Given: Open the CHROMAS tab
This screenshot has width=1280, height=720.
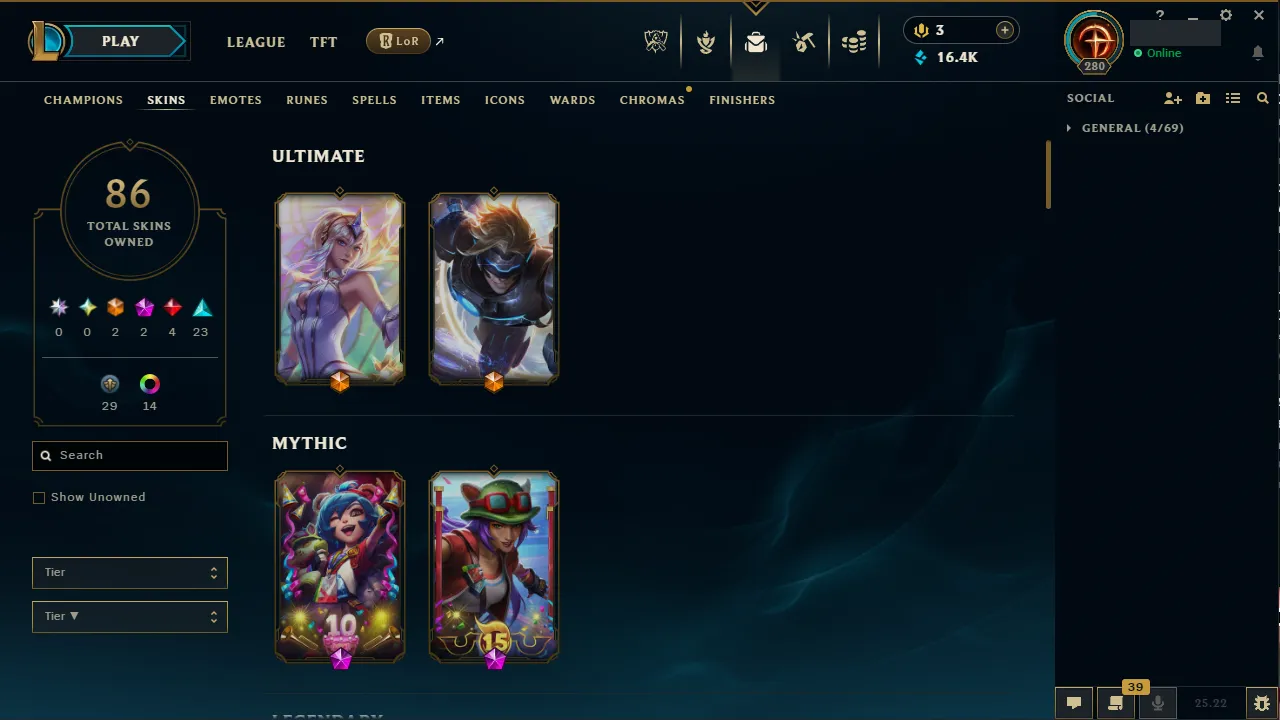Looking at the screenshot, I should tap(652, 99).
